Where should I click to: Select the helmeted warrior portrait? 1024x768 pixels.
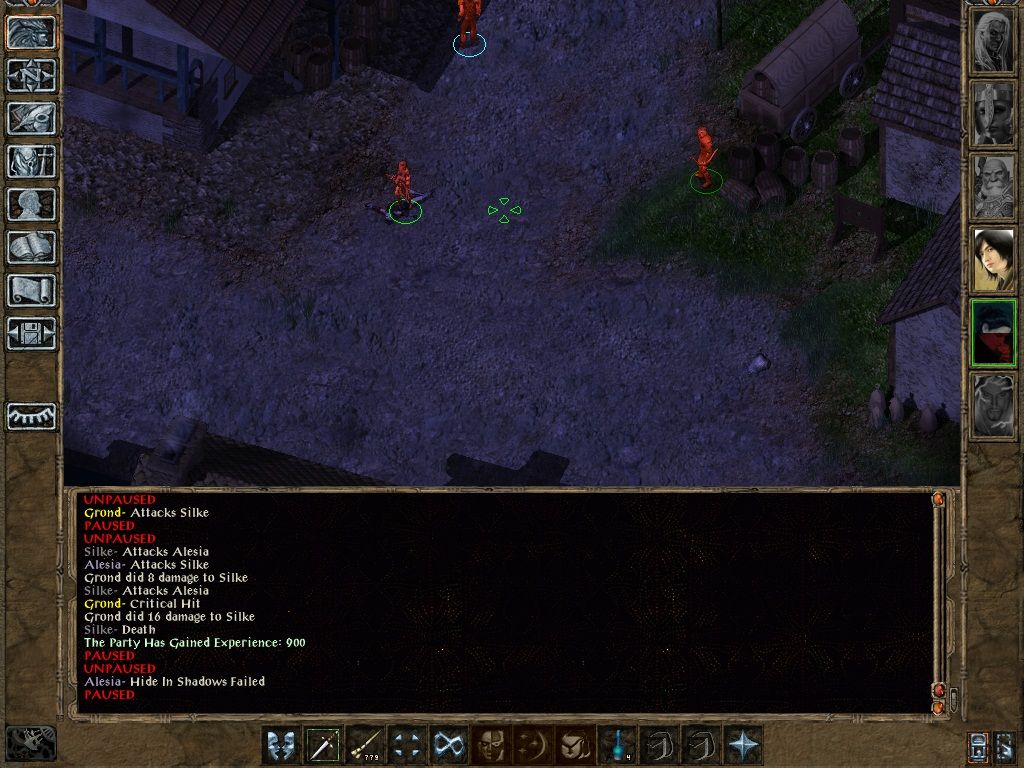(994, 114)
